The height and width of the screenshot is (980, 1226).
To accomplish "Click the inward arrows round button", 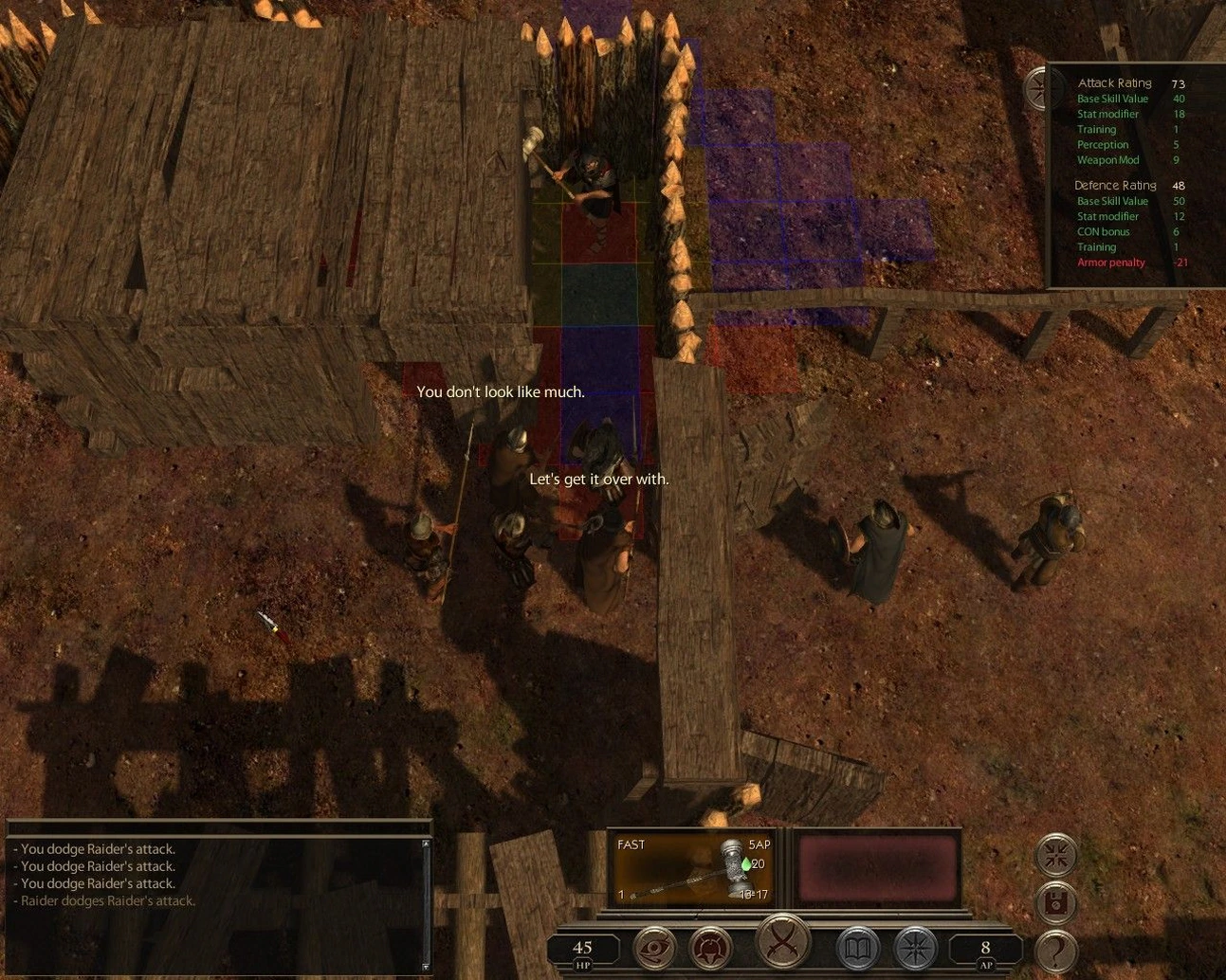I will coord(1055,855).
